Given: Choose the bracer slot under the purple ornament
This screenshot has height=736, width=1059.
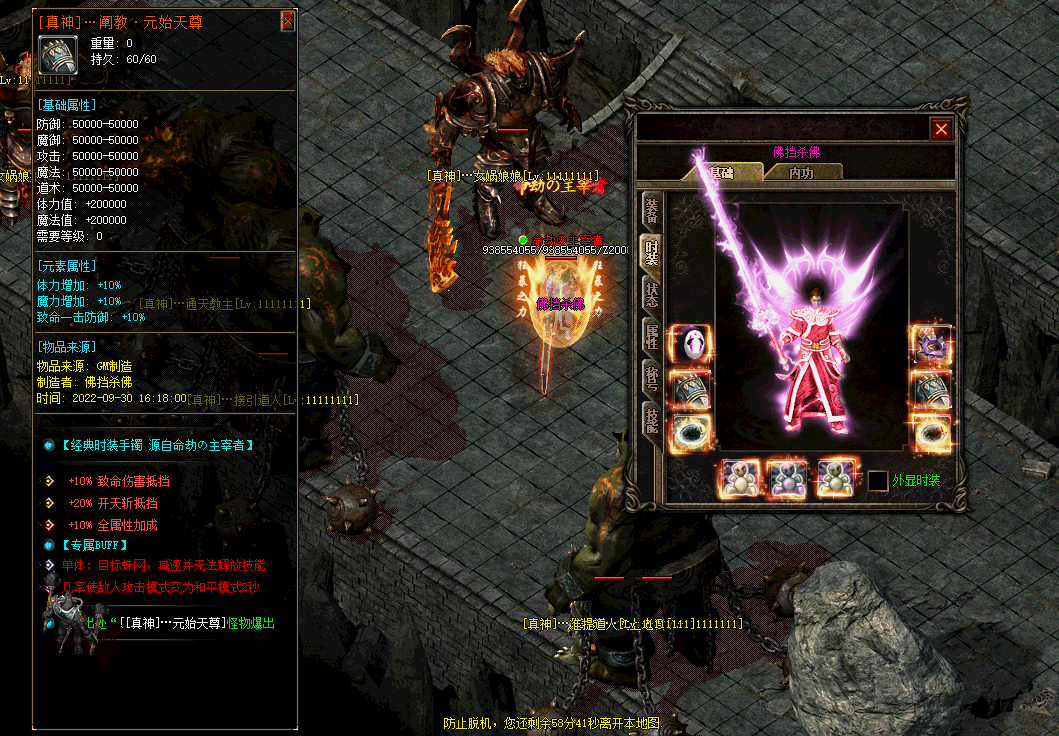Looking at the screenshot, I should click(x=930, y=389).
